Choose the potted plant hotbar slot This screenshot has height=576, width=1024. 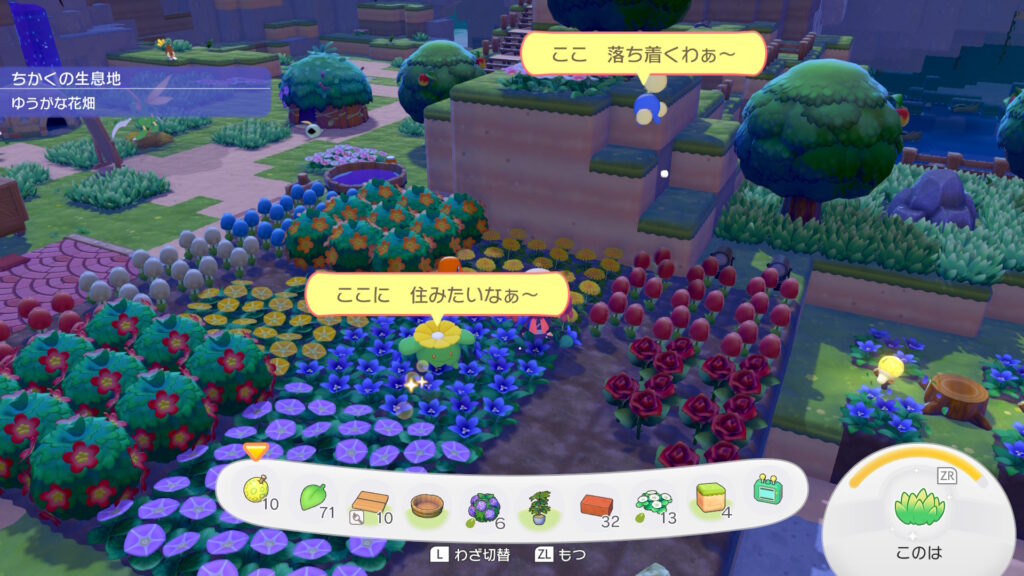point(541,503)
